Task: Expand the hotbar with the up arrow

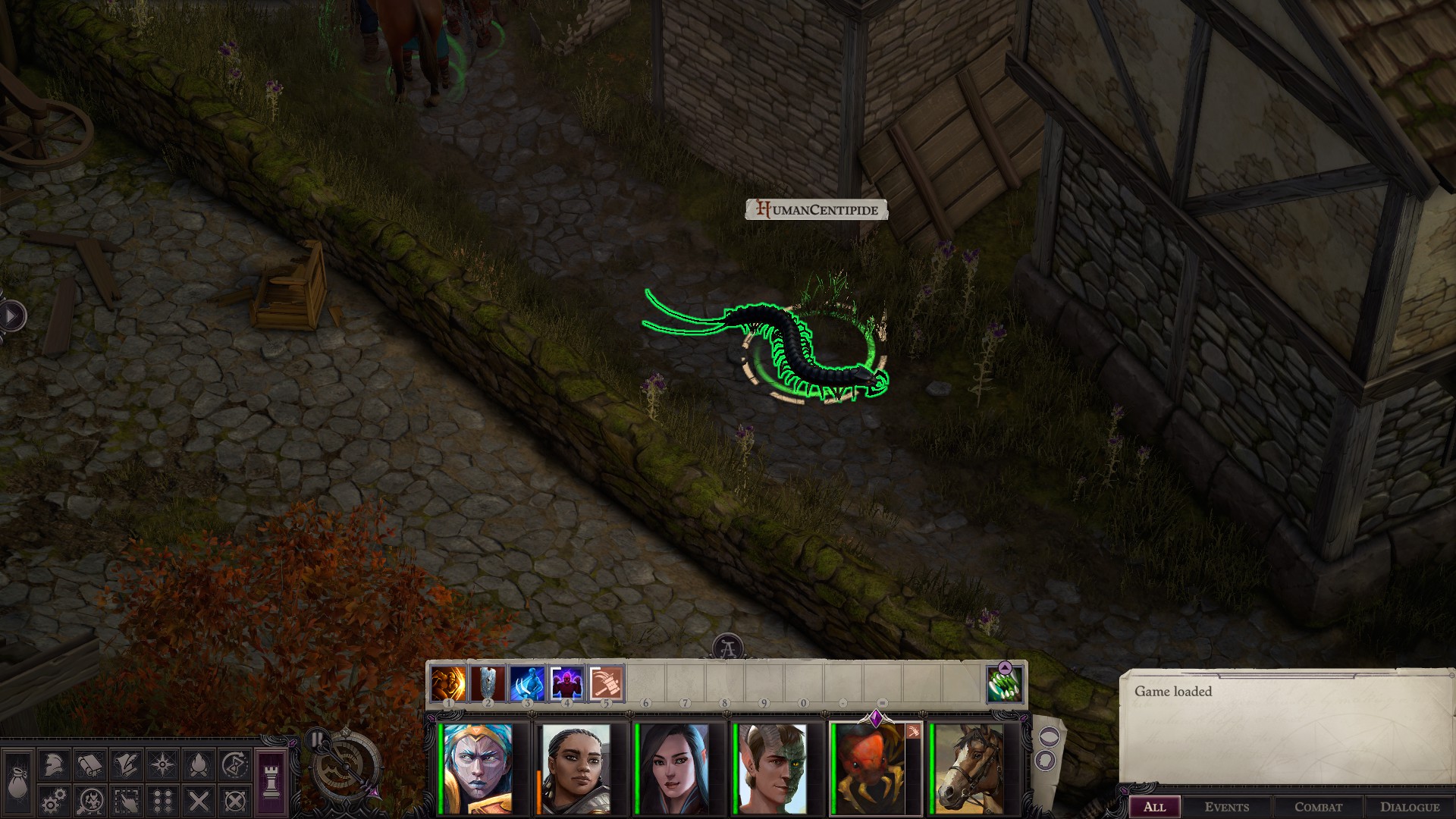Action: (x=1005, y=669)
